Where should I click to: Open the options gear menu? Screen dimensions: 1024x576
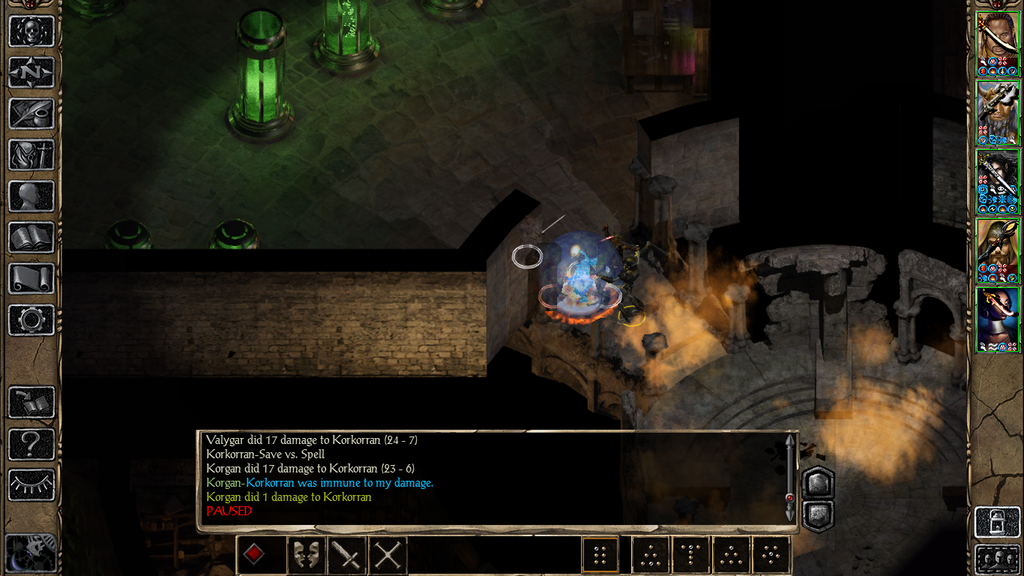31,320
